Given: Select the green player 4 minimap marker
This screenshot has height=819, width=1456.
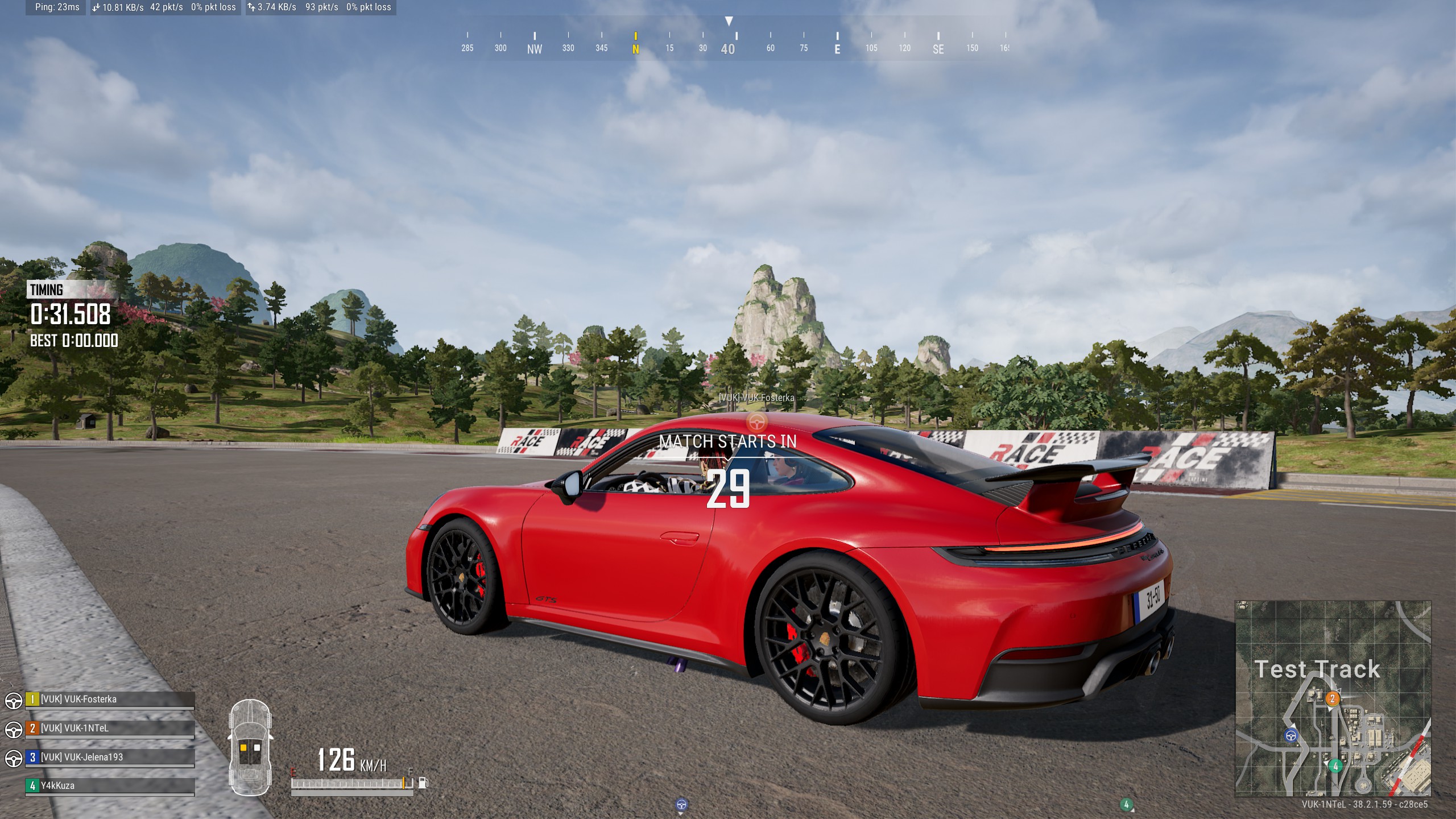Looking at the screenshot, I should (1335, 766).
